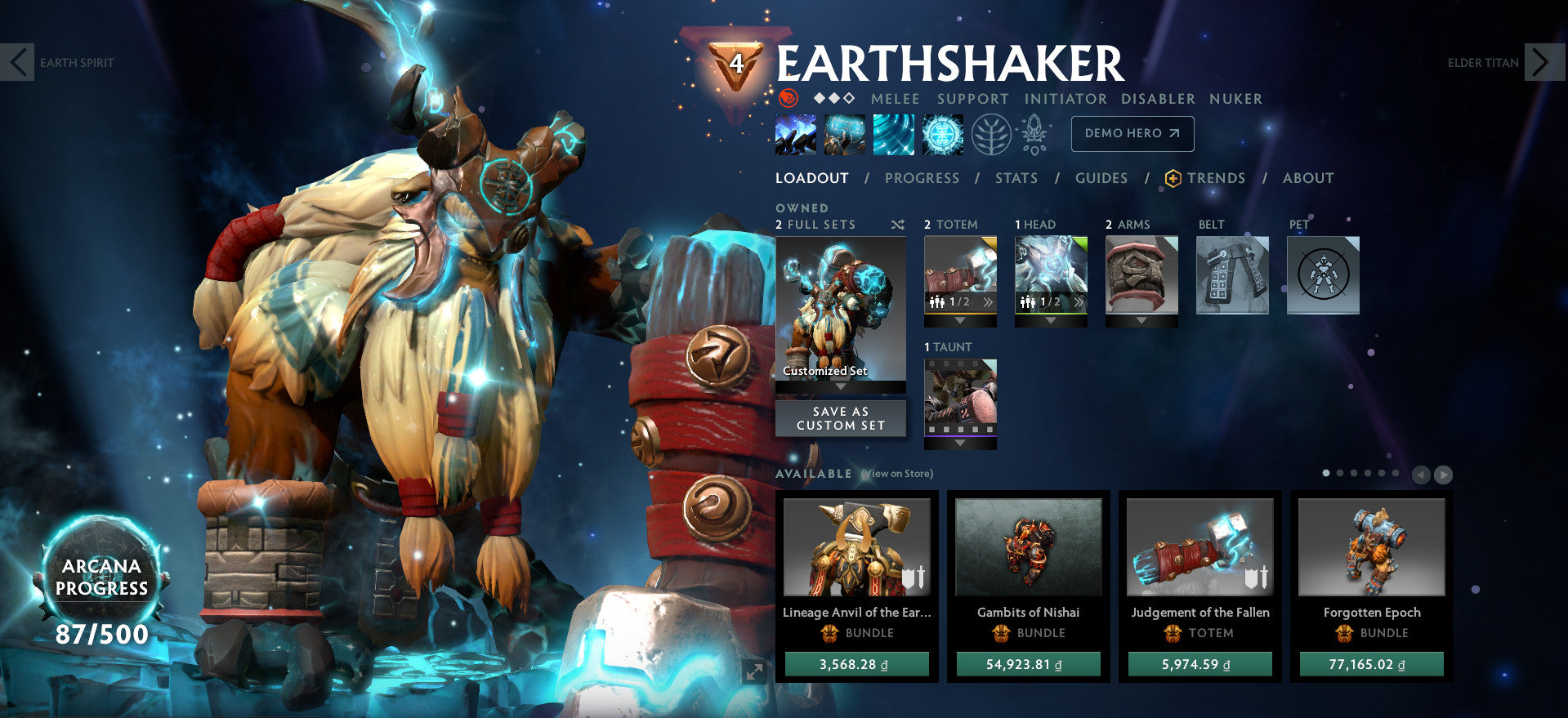
Task: Open the Aftershock ability icon
Action: 893,133
